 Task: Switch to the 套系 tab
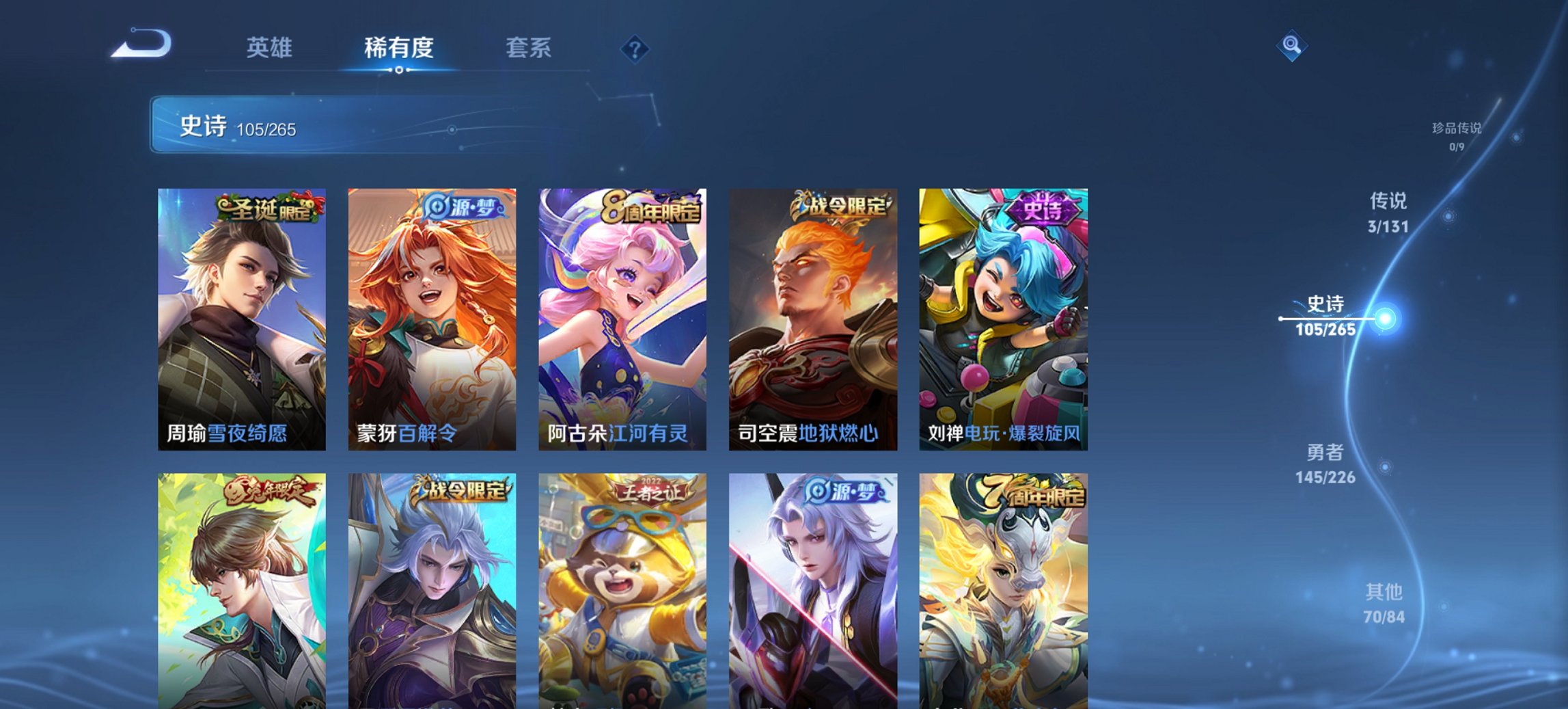(x=529, y=48)
